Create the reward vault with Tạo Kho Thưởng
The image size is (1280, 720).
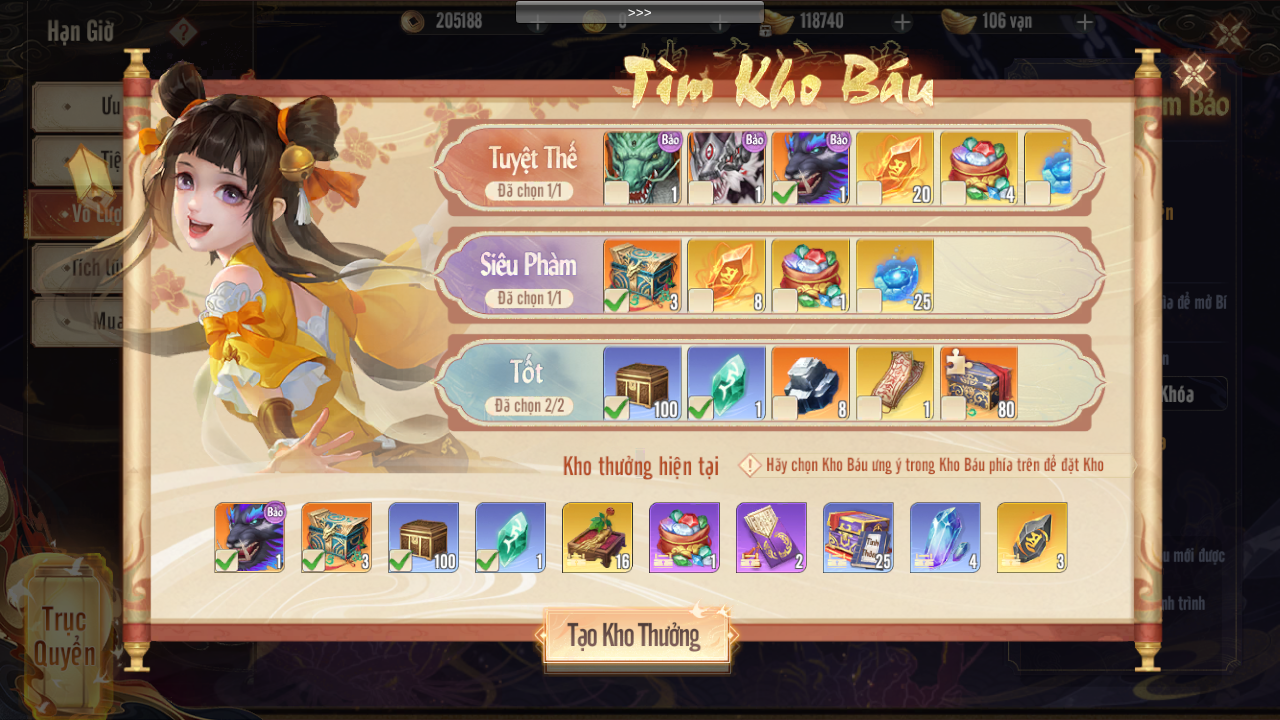tap(634, 636)
